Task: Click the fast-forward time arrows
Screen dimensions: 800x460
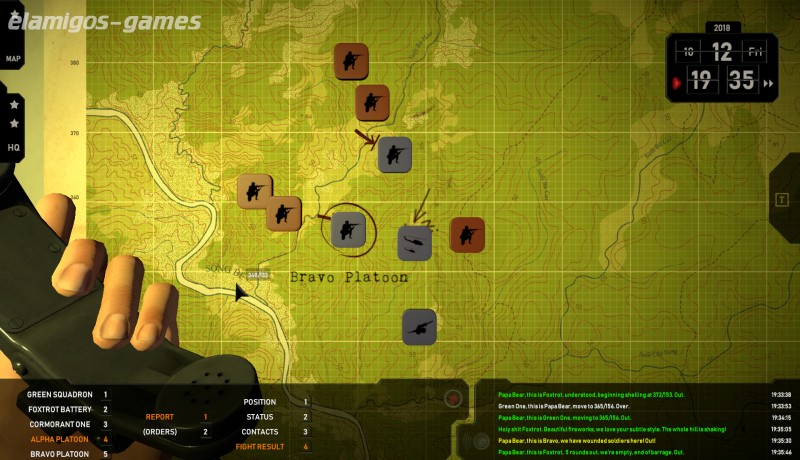Action: click(x=768, y=84)
